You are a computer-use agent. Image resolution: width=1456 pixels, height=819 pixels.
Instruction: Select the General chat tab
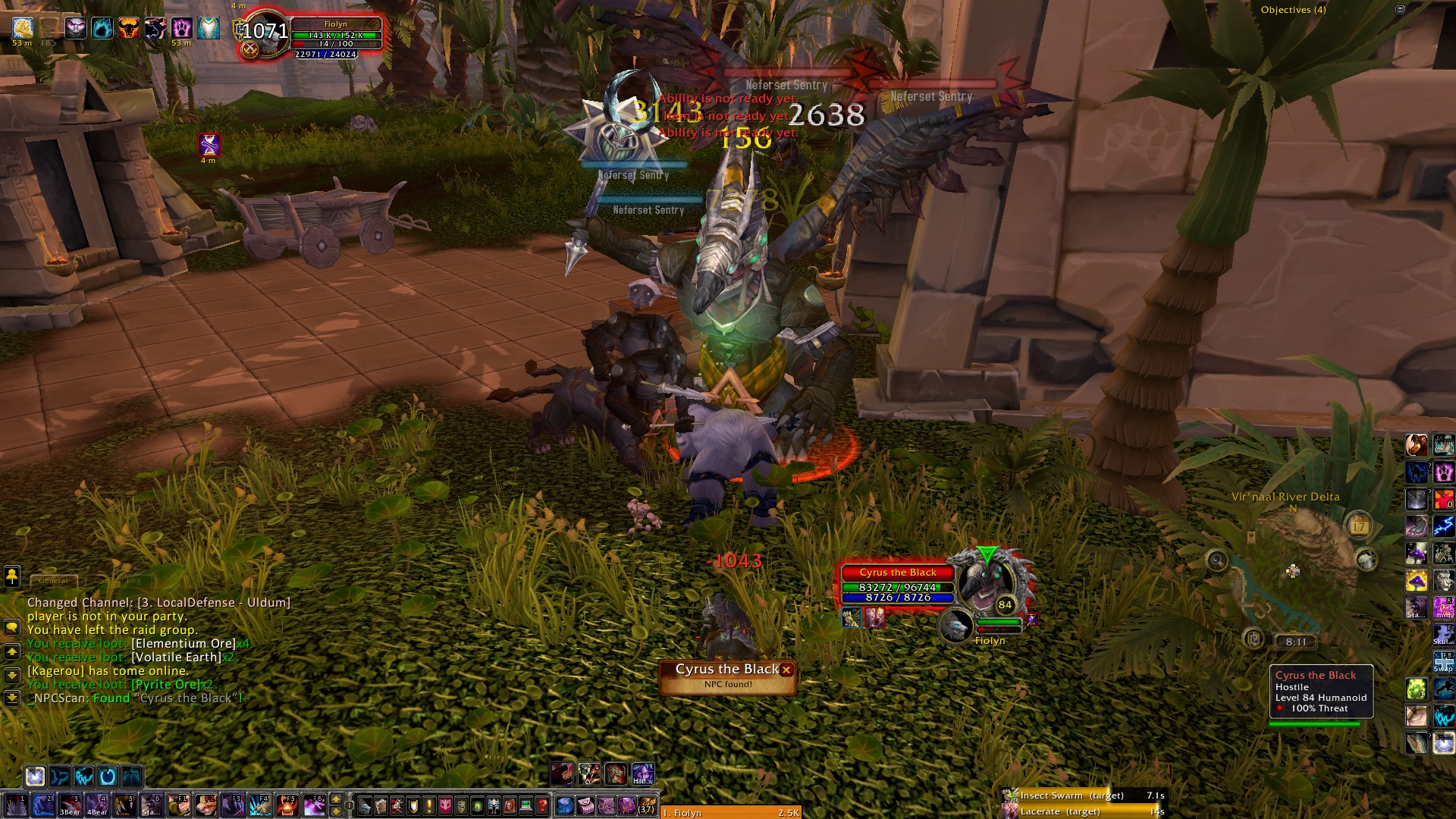[53, 581]
